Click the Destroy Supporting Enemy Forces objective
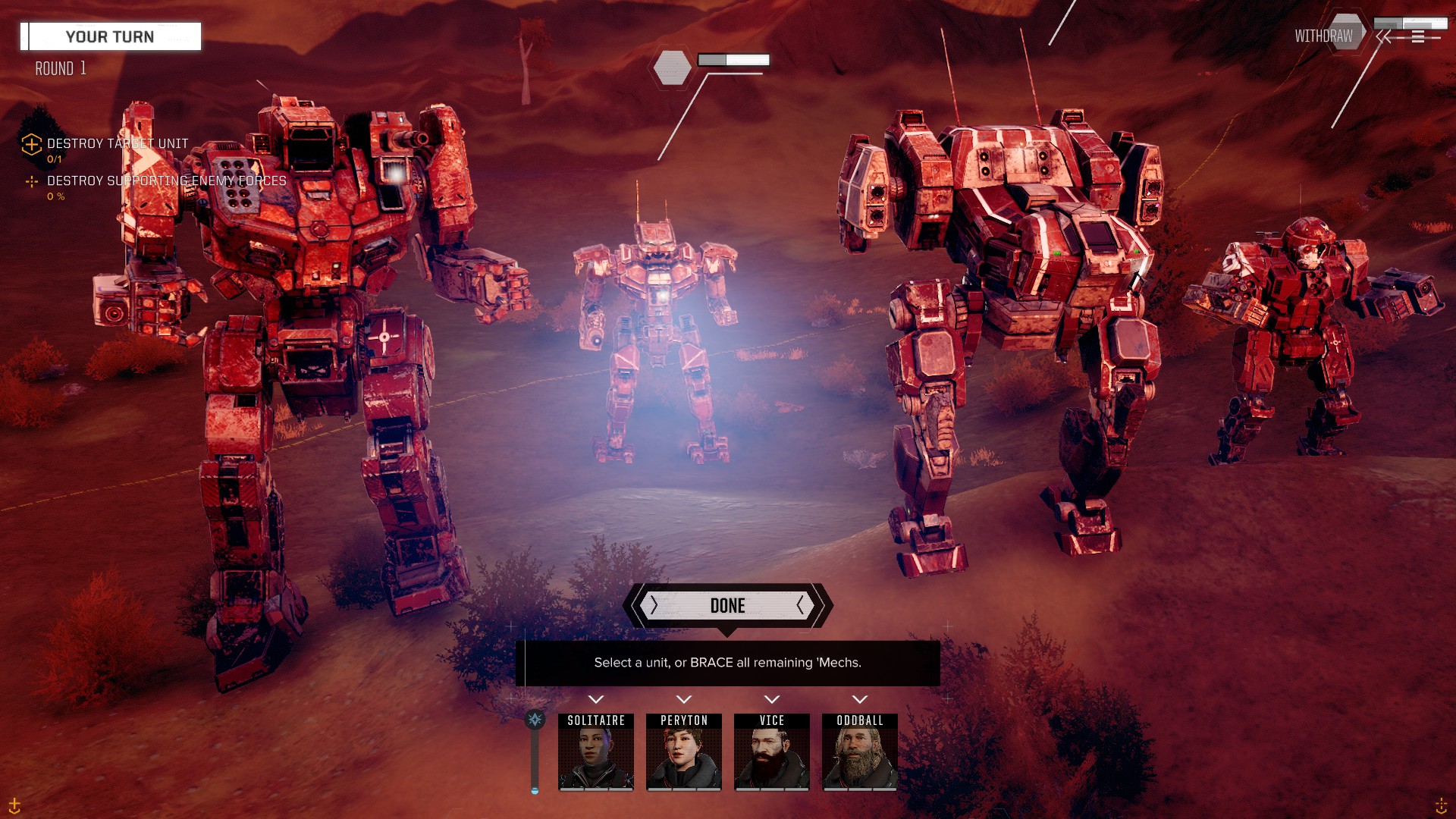Image resolution: width=1456 pixels, height=819 pixels. tap(166, 180)
